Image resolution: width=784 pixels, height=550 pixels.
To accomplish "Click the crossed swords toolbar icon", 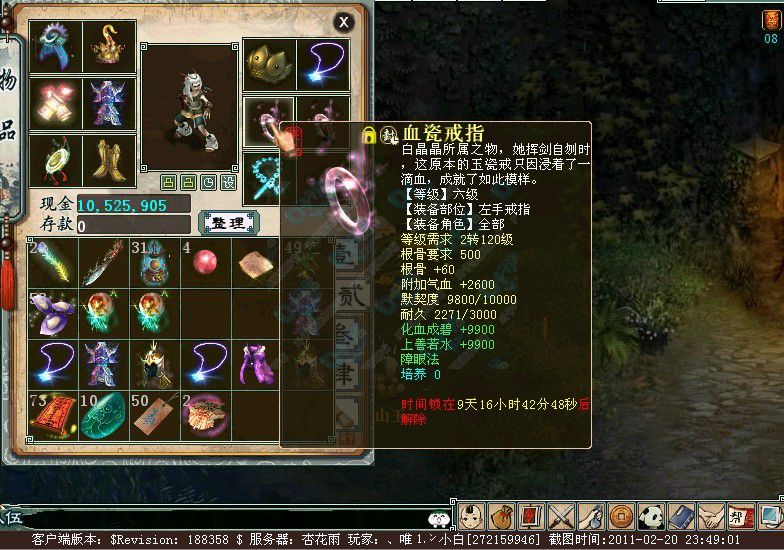I will [x=561, y=517].
